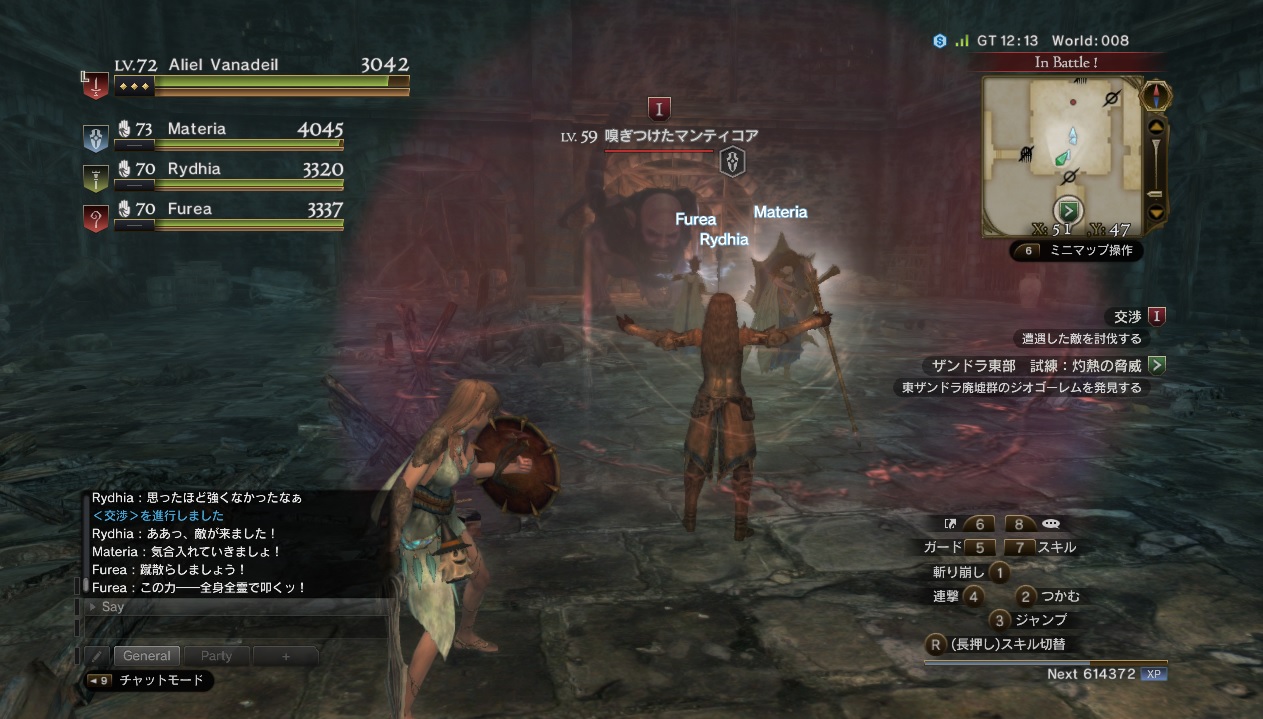Focus the empty chat text entry box
This screenshot has width=1263, height=719.
tap(237, 627)
